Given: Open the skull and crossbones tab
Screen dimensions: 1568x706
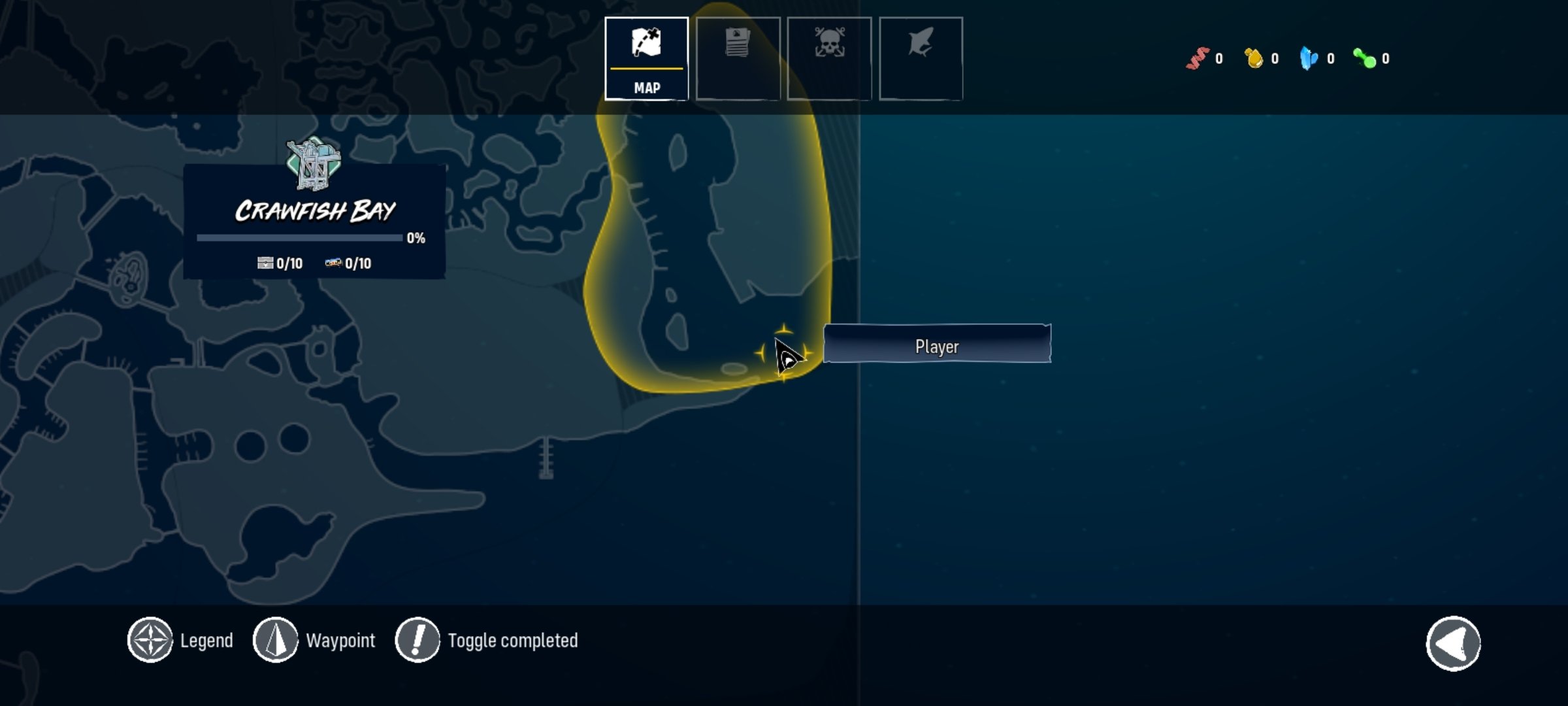Looking at the screenshot, I should tap(829, 59).
